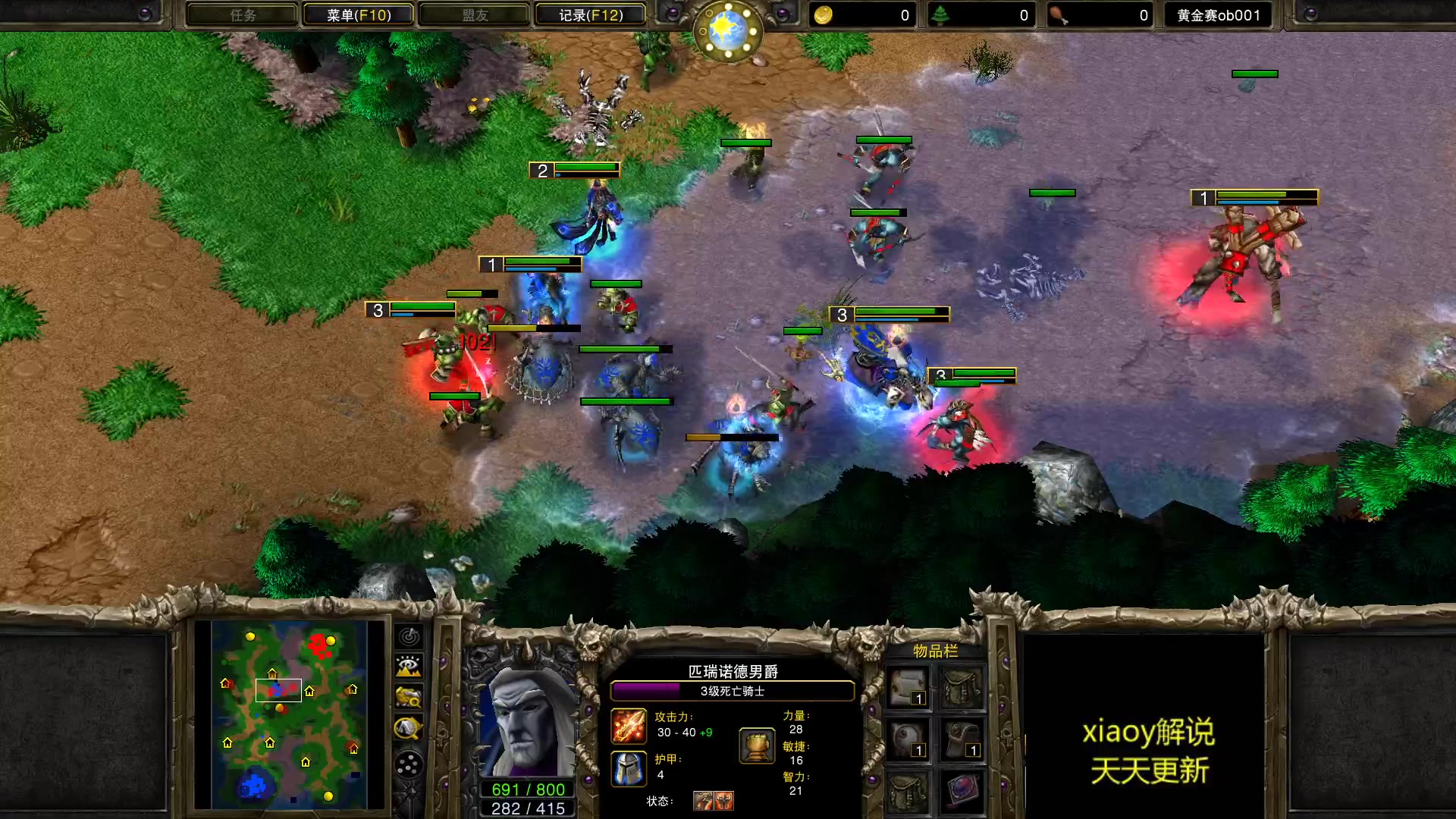Click the helmet armor icon
This screenshot has height=819, width=1456.
[629, 767]
